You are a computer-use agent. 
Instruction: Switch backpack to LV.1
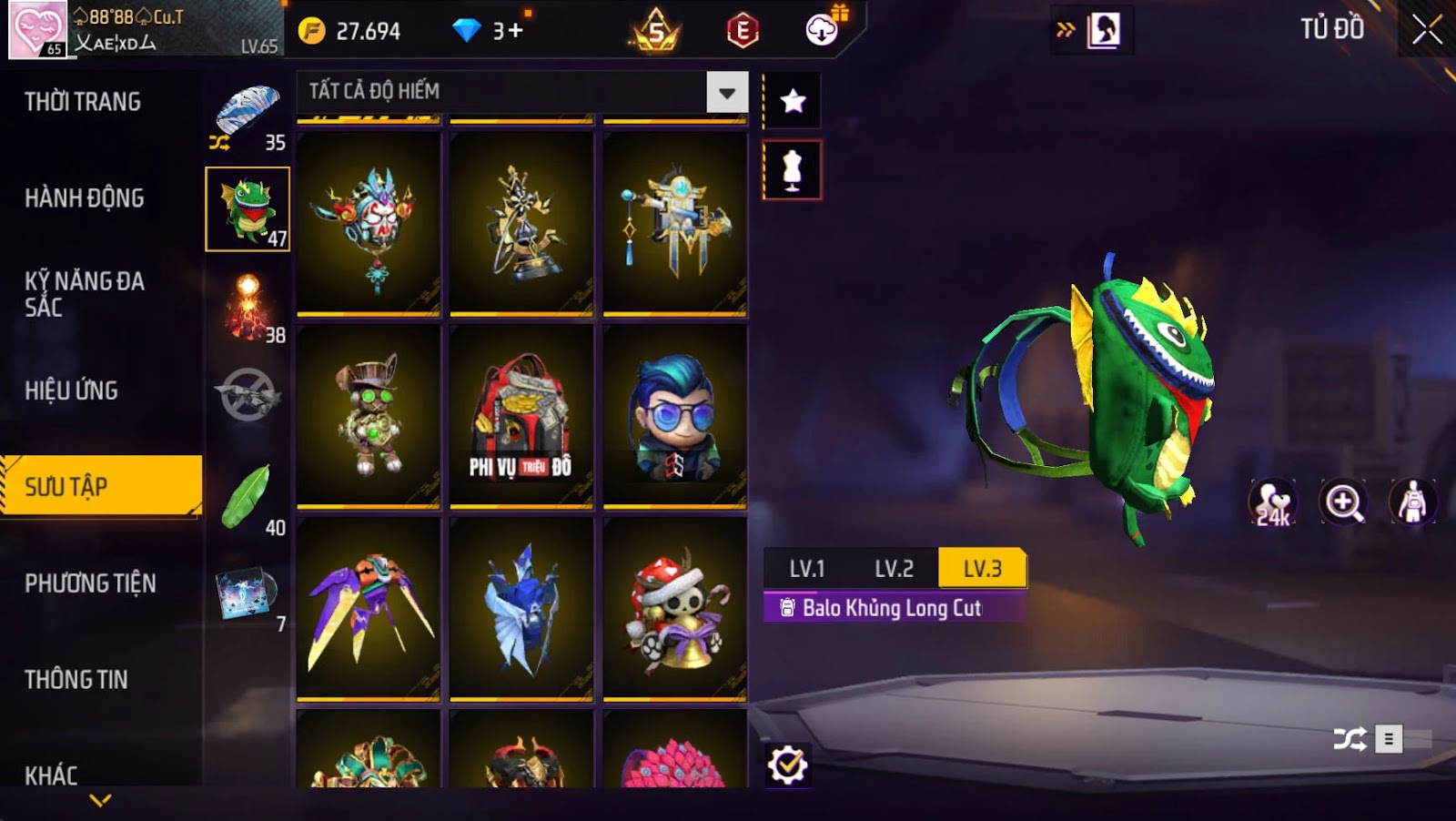point(806,569)
